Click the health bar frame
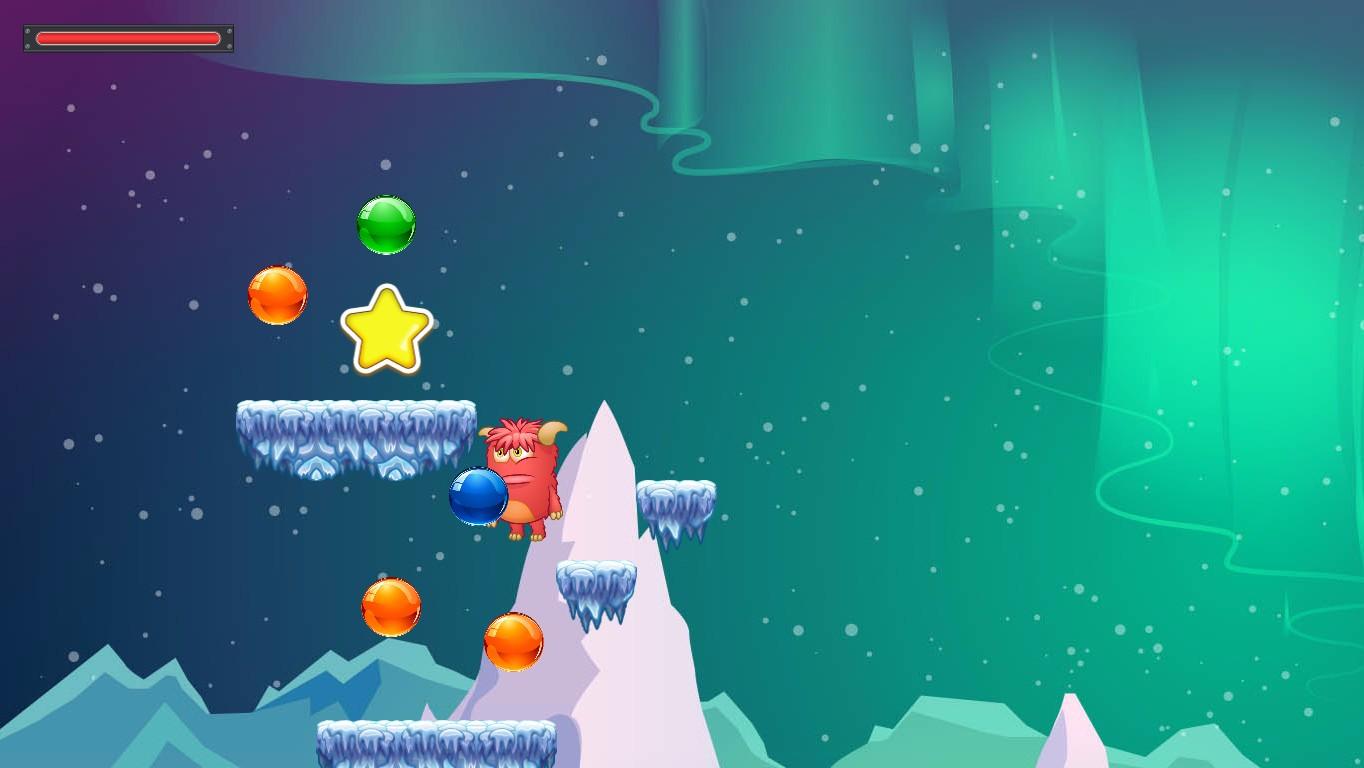 tap(127, 37)
